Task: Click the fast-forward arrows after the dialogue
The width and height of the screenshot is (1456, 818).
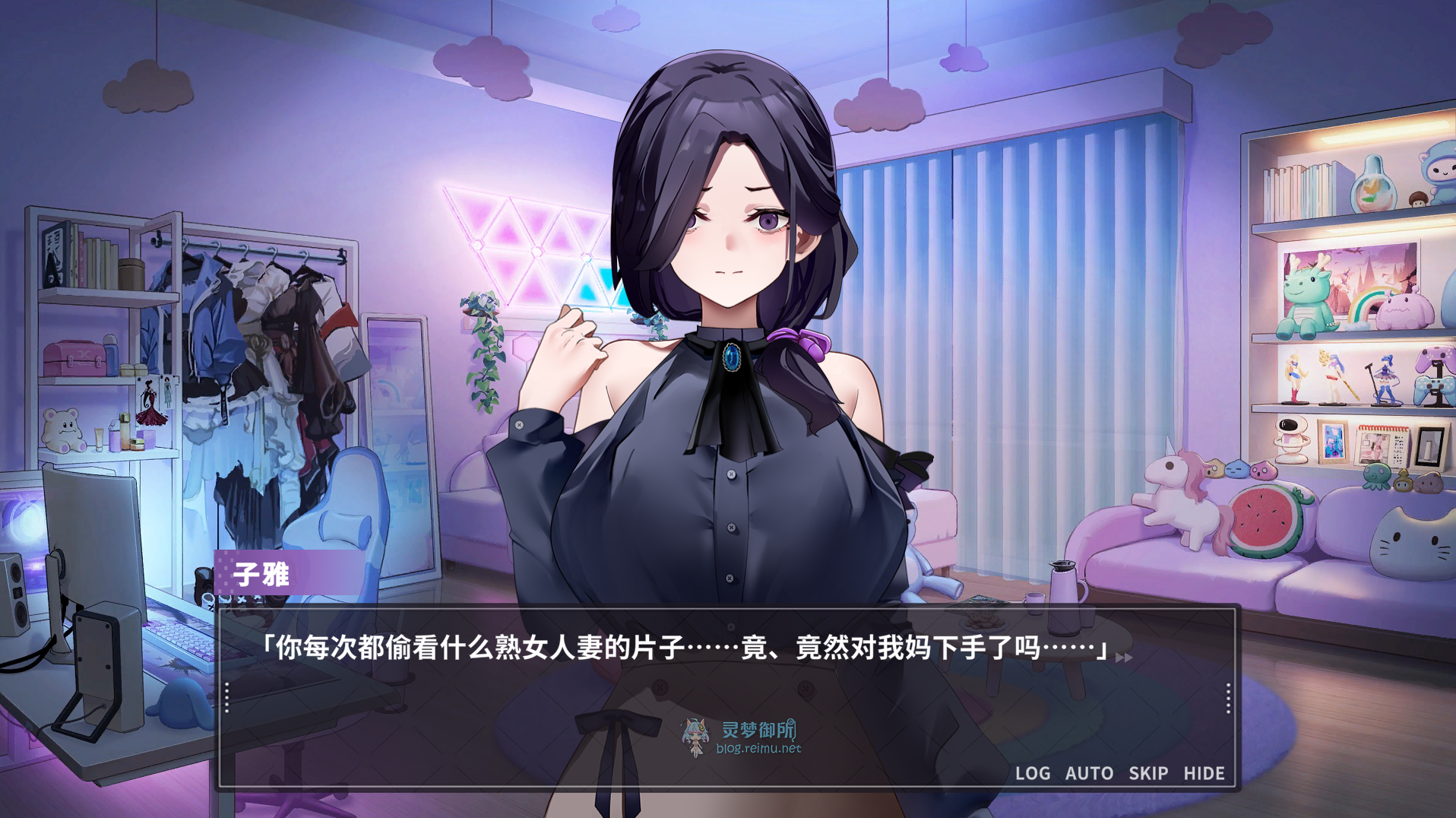Action: [1124, 658]
